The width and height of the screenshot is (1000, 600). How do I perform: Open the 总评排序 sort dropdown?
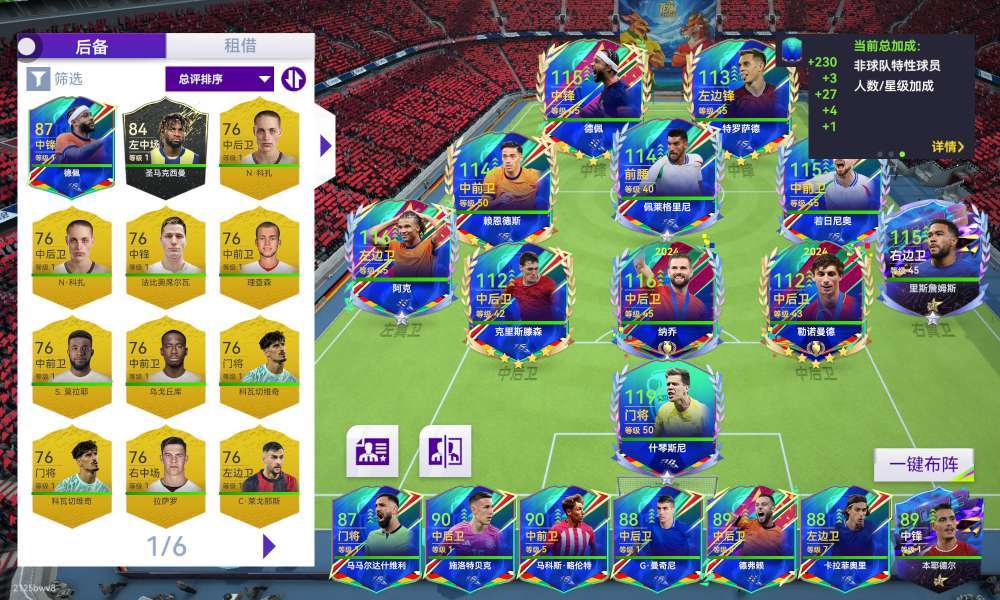pos(224,79)
